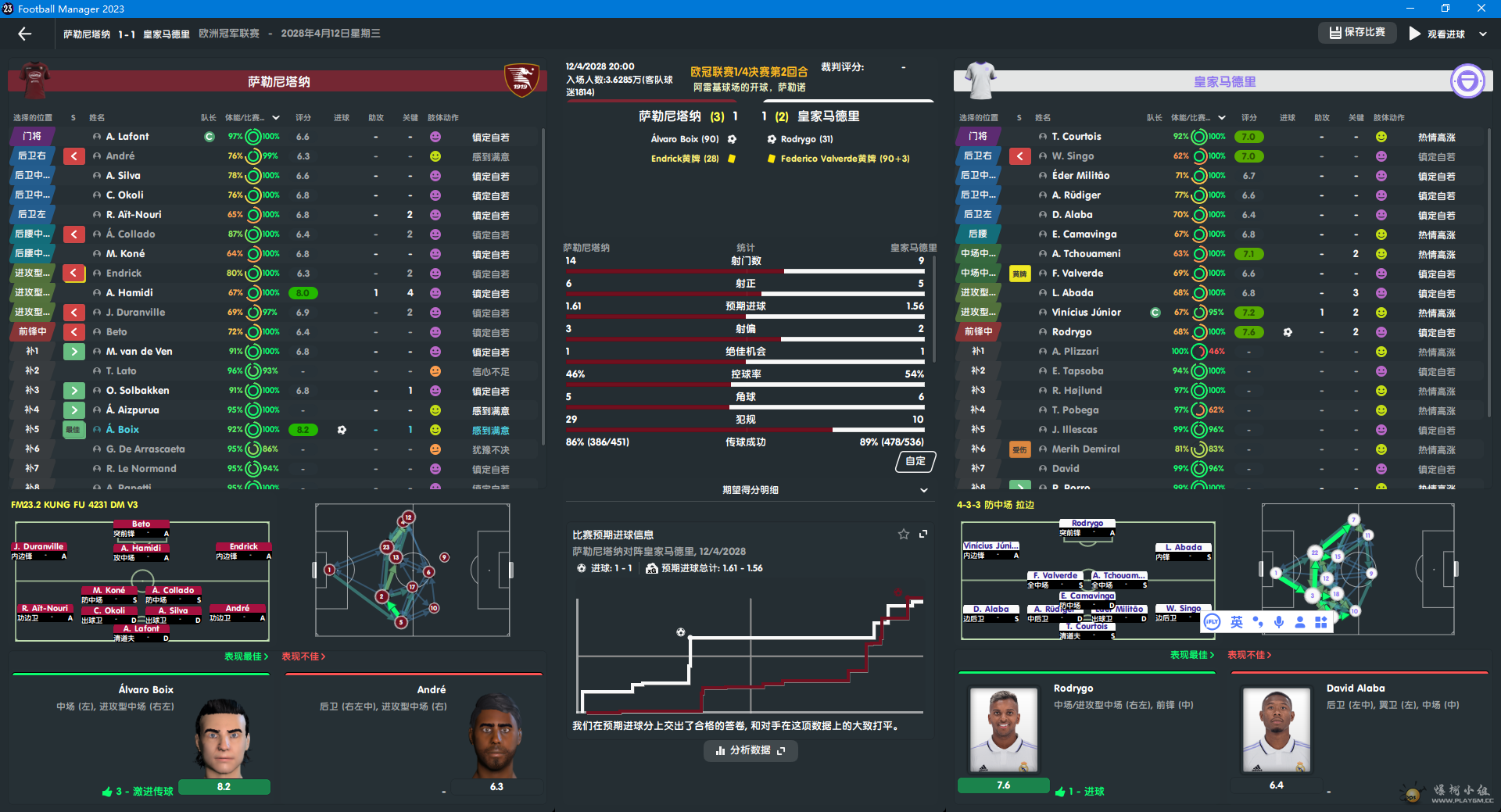
Task: Choose Vinícius Júnior from Real Madrid's list
Action: coord(1086,313)
